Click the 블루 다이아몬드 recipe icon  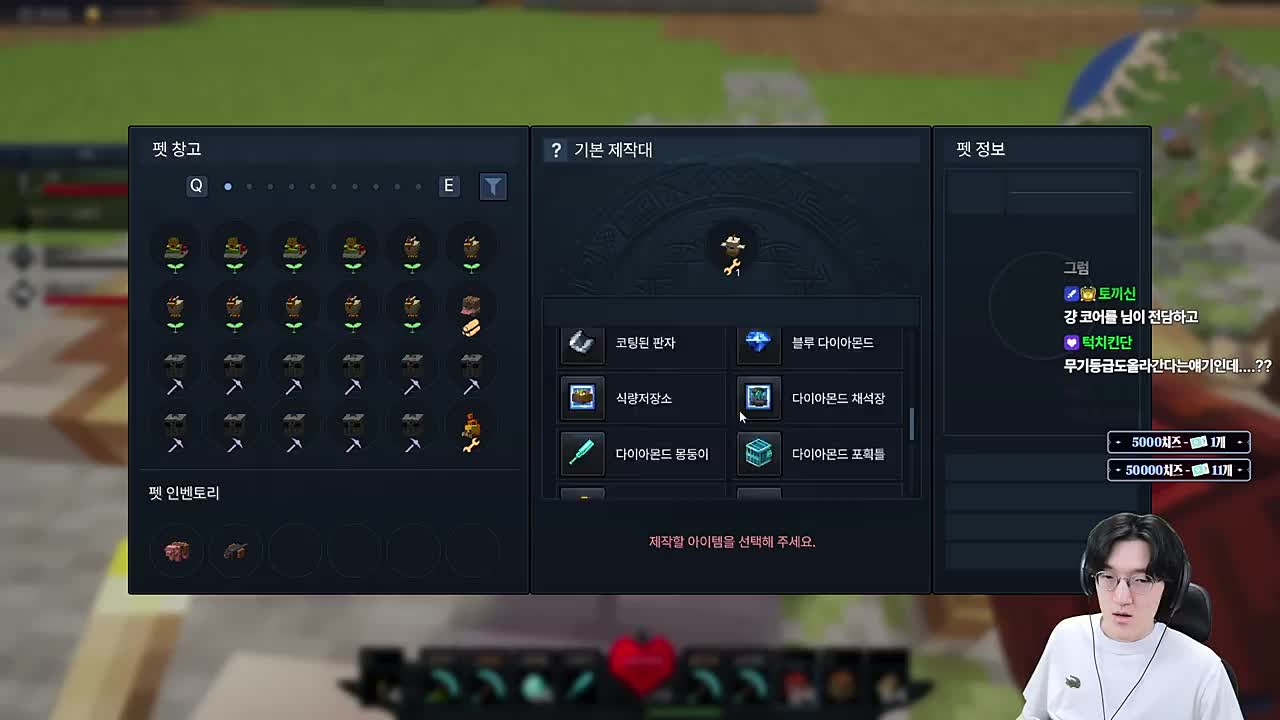click(758, 343)
